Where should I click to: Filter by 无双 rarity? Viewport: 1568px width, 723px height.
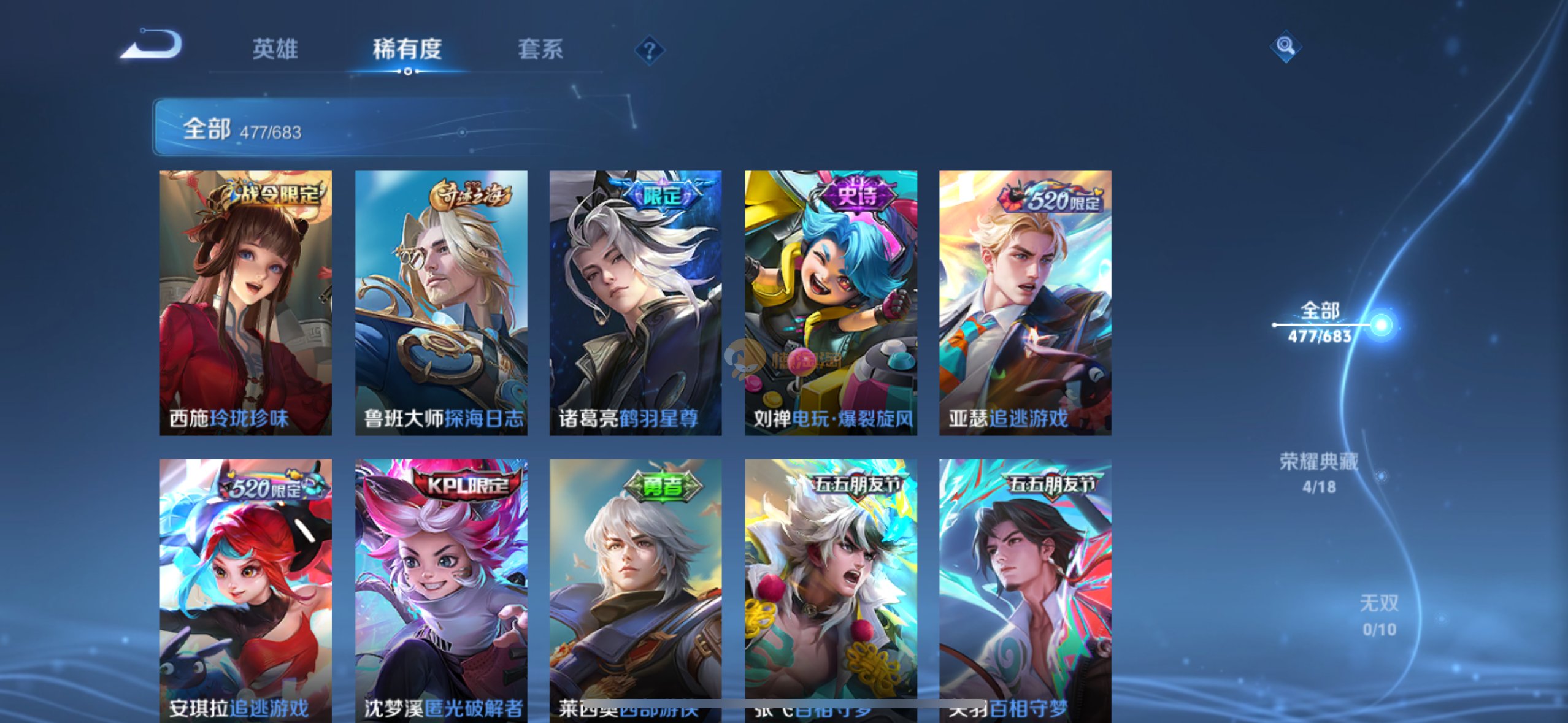click(x=1379, y=614)
